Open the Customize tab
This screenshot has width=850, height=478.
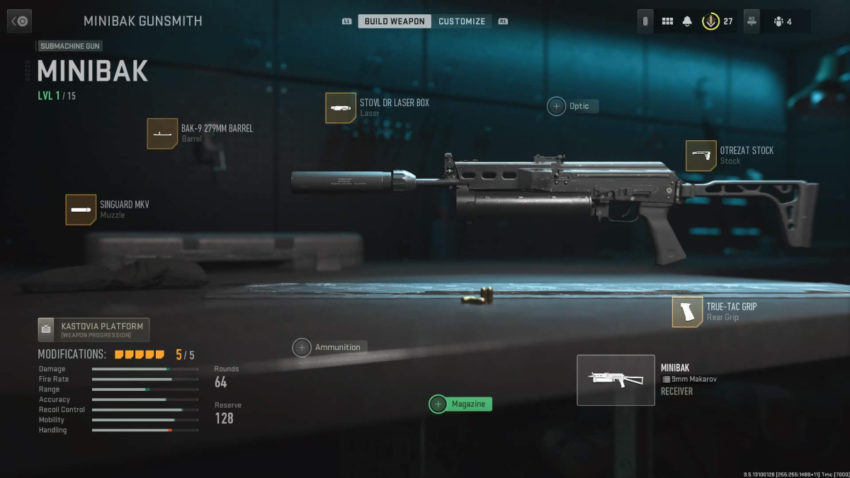[461, 21]
